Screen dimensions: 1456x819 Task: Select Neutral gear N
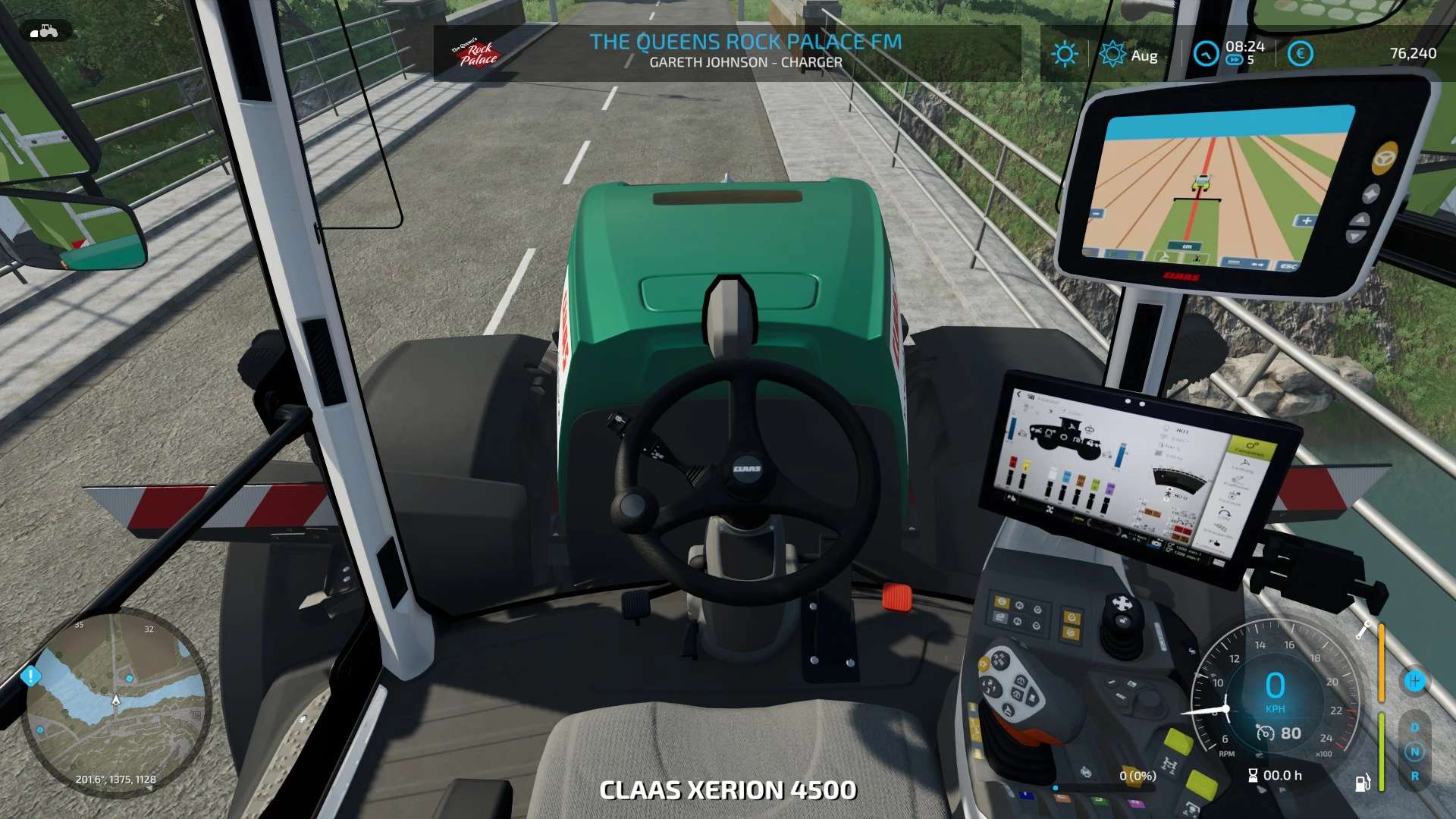(x=1414, y=752)
